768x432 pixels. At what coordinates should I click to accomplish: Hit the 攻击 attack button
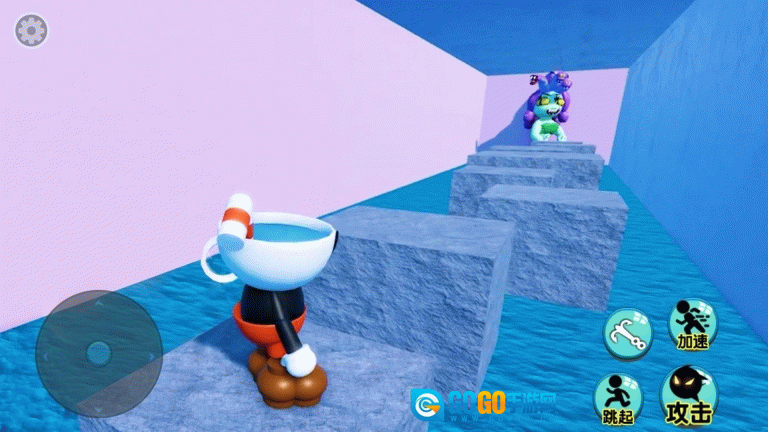[x=689, y=396]
